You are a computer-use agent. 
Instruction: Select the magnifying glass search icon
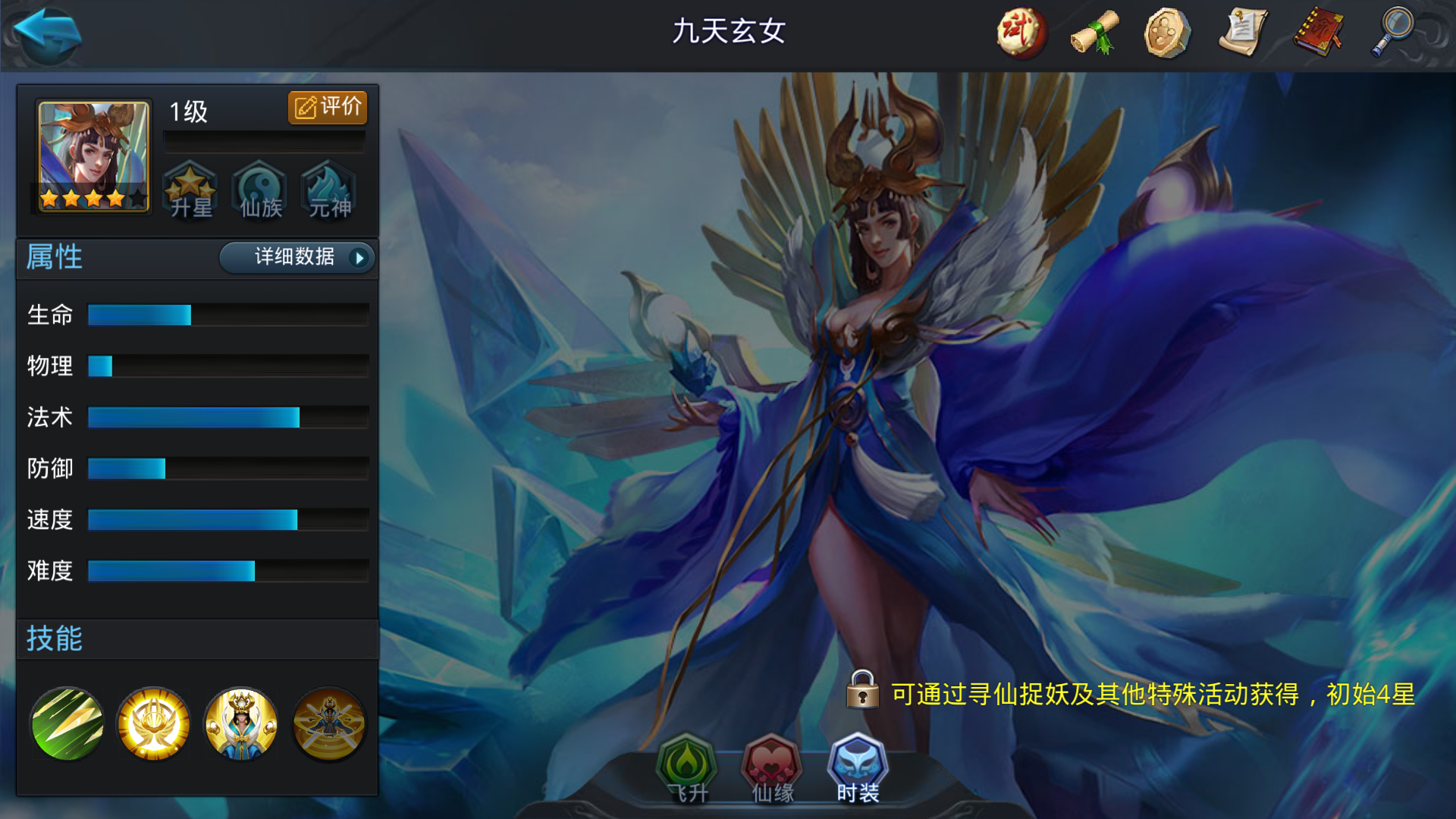[x=1392, y=32]
